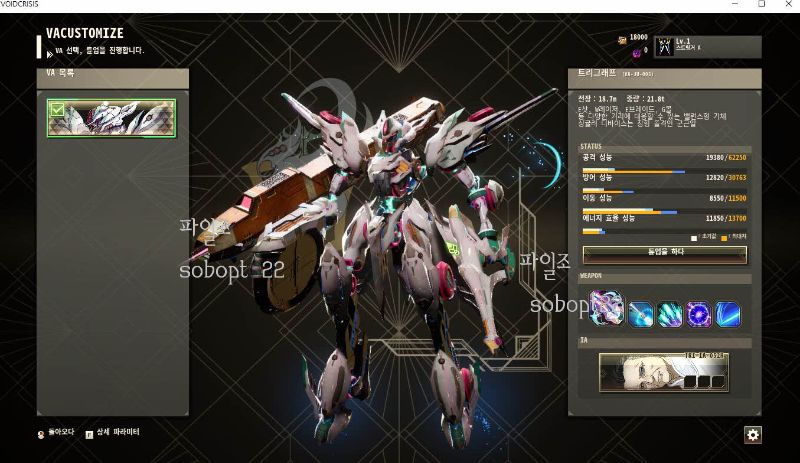Click the 동업을 하다 button
800x463 pixels.
click(x=664, y=254)
